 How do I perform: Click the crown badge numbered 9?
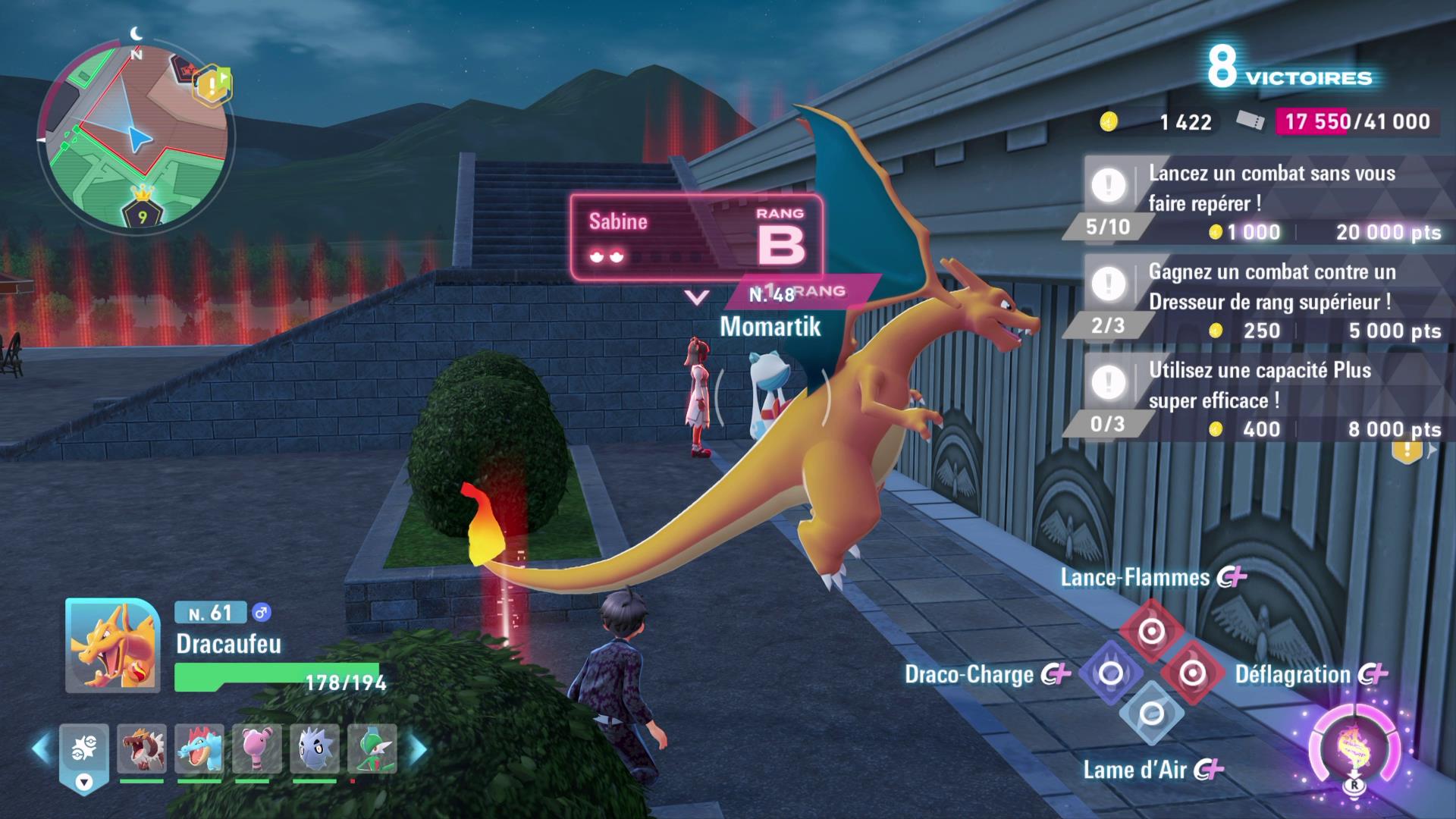click(143, 206)
